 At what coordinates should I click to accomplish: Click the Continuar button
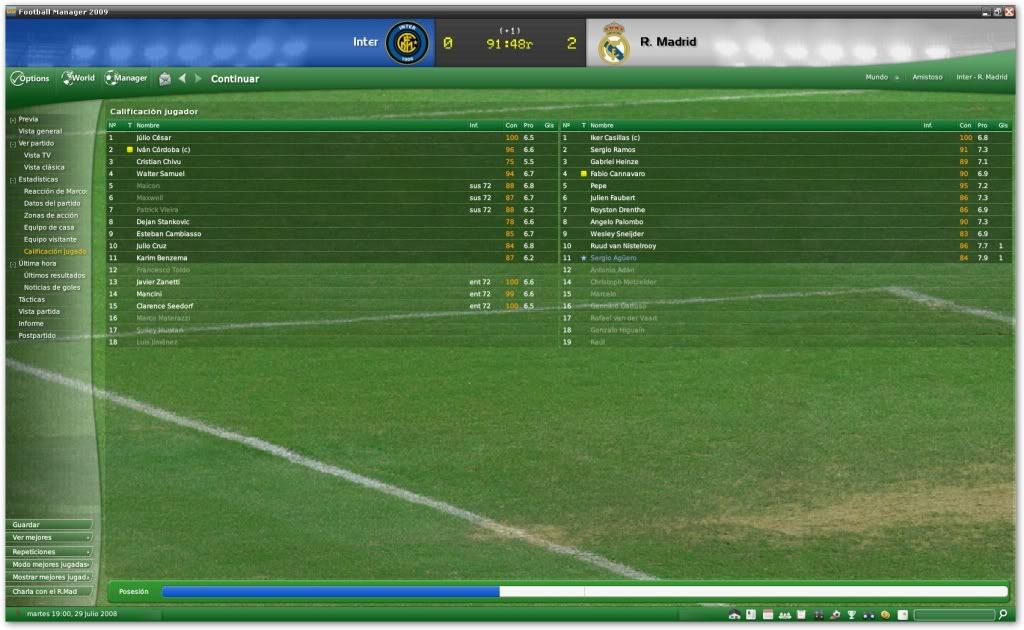(235, 79)
